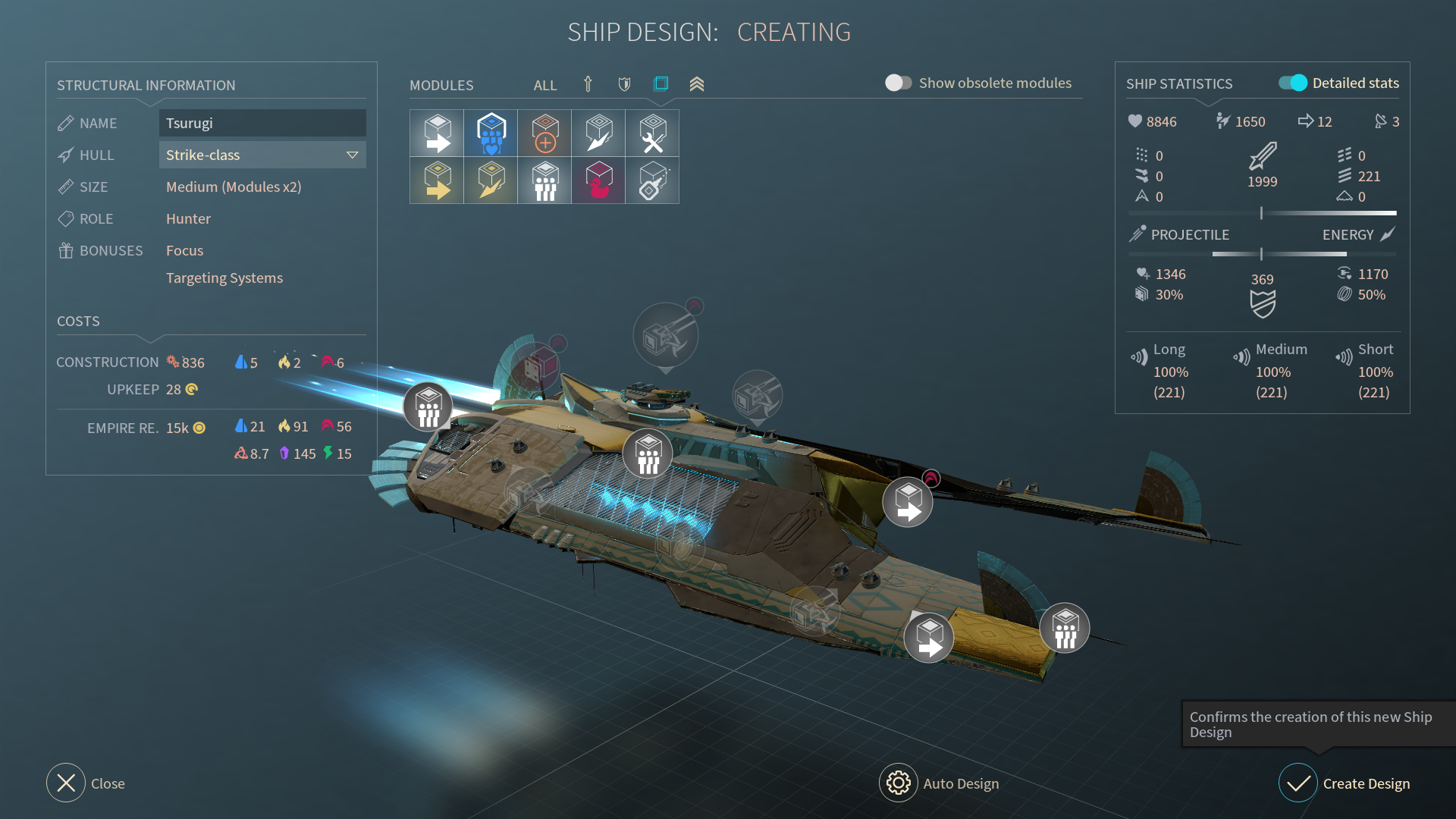This screenshot has height=819, width=1456.
Task: Select the cyan stacked squares module tab
Action: (x=661, y=83)
